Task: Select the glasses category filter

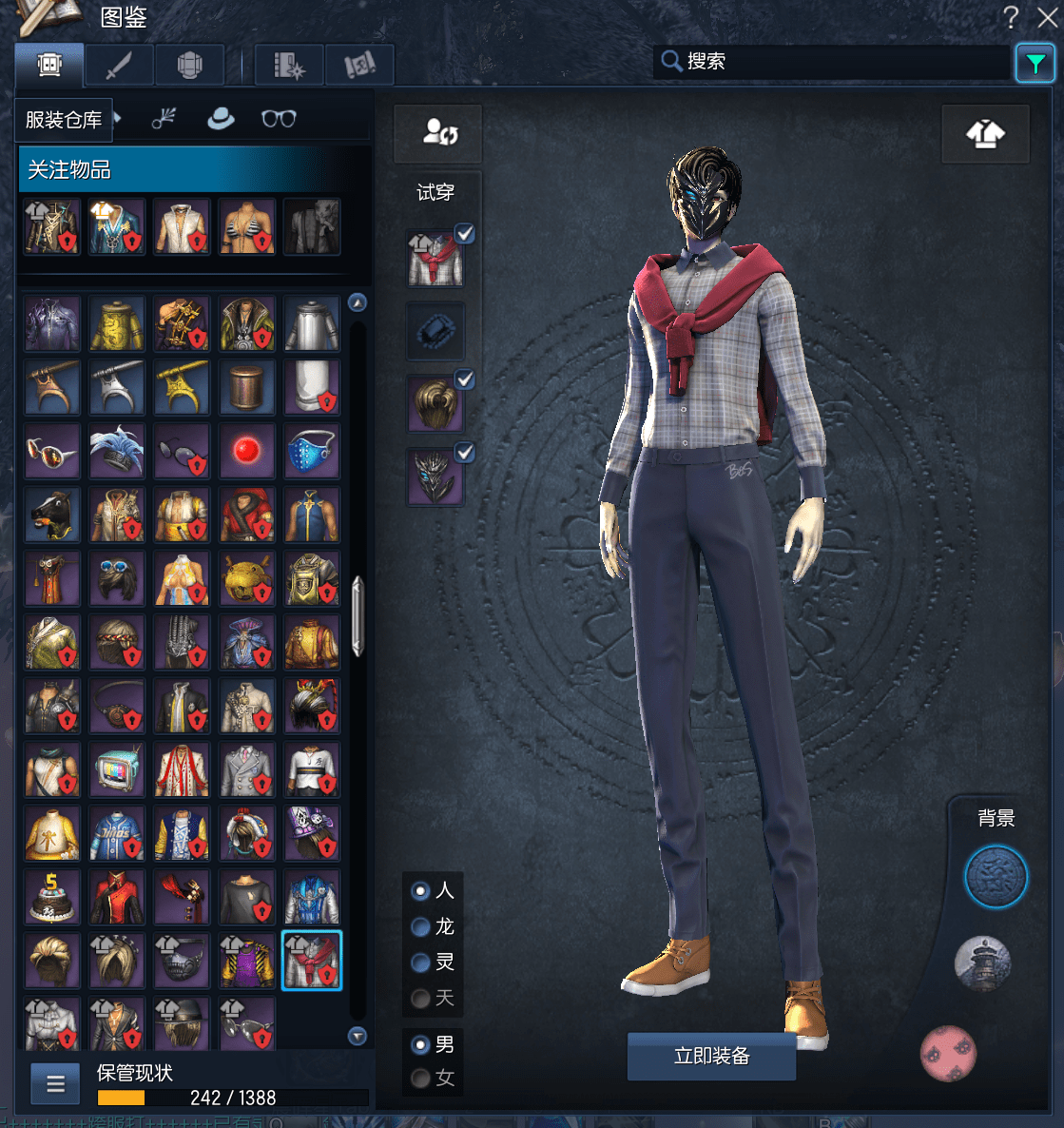Action: coord(279,119)
